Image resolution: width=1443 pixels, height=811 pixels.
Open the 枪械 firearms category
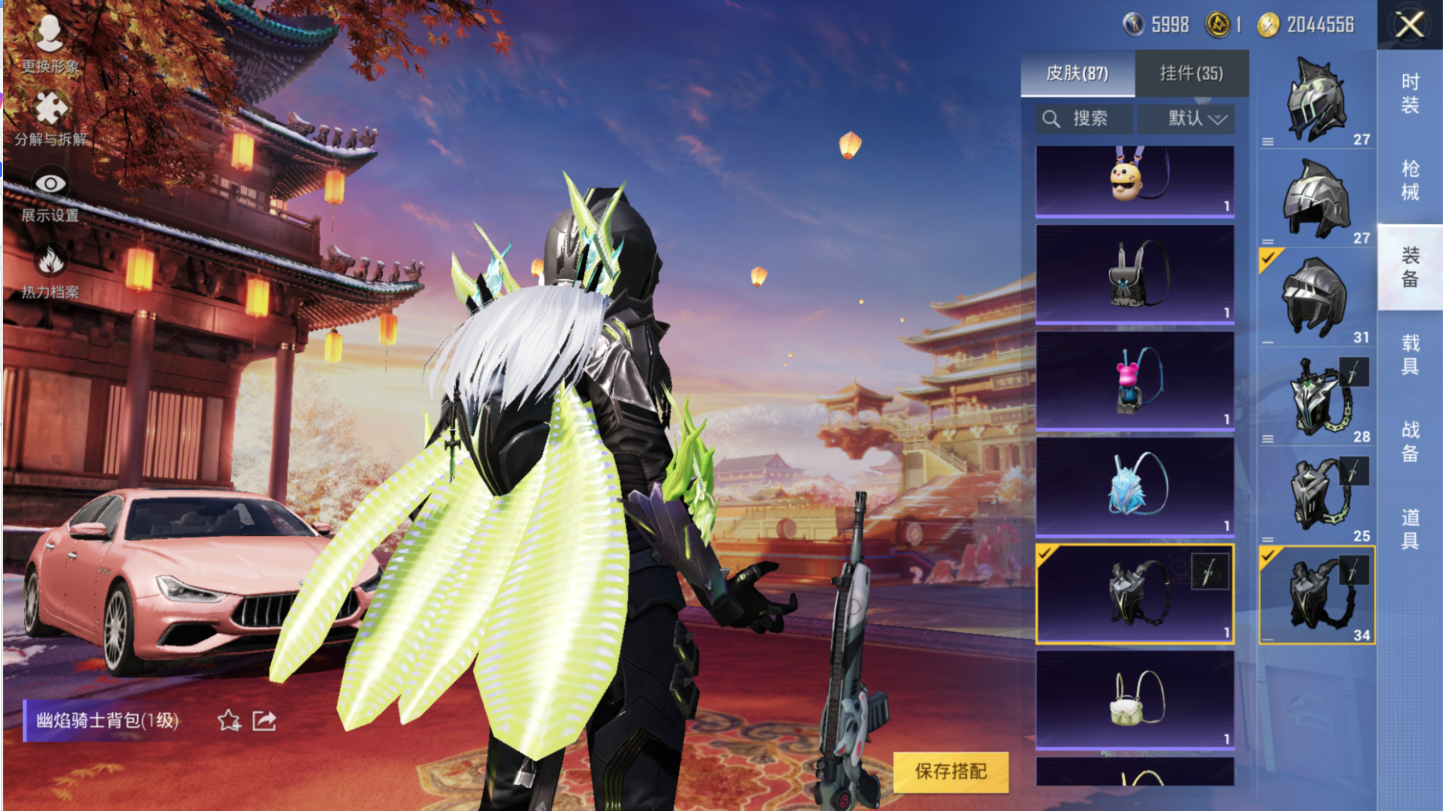coord(1410,180)
